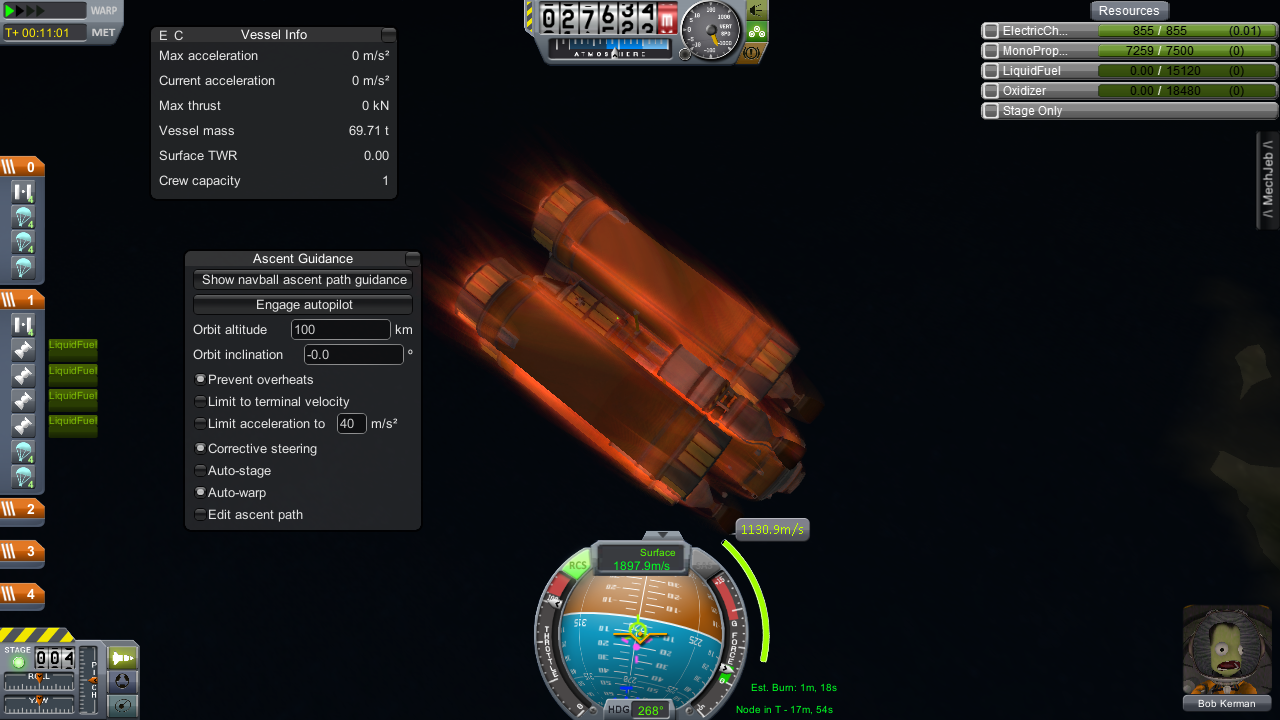This screenshot has width=1280, height=720.
Task: Toggle the Auto-warp option
Action: click(x=200, y=493)
